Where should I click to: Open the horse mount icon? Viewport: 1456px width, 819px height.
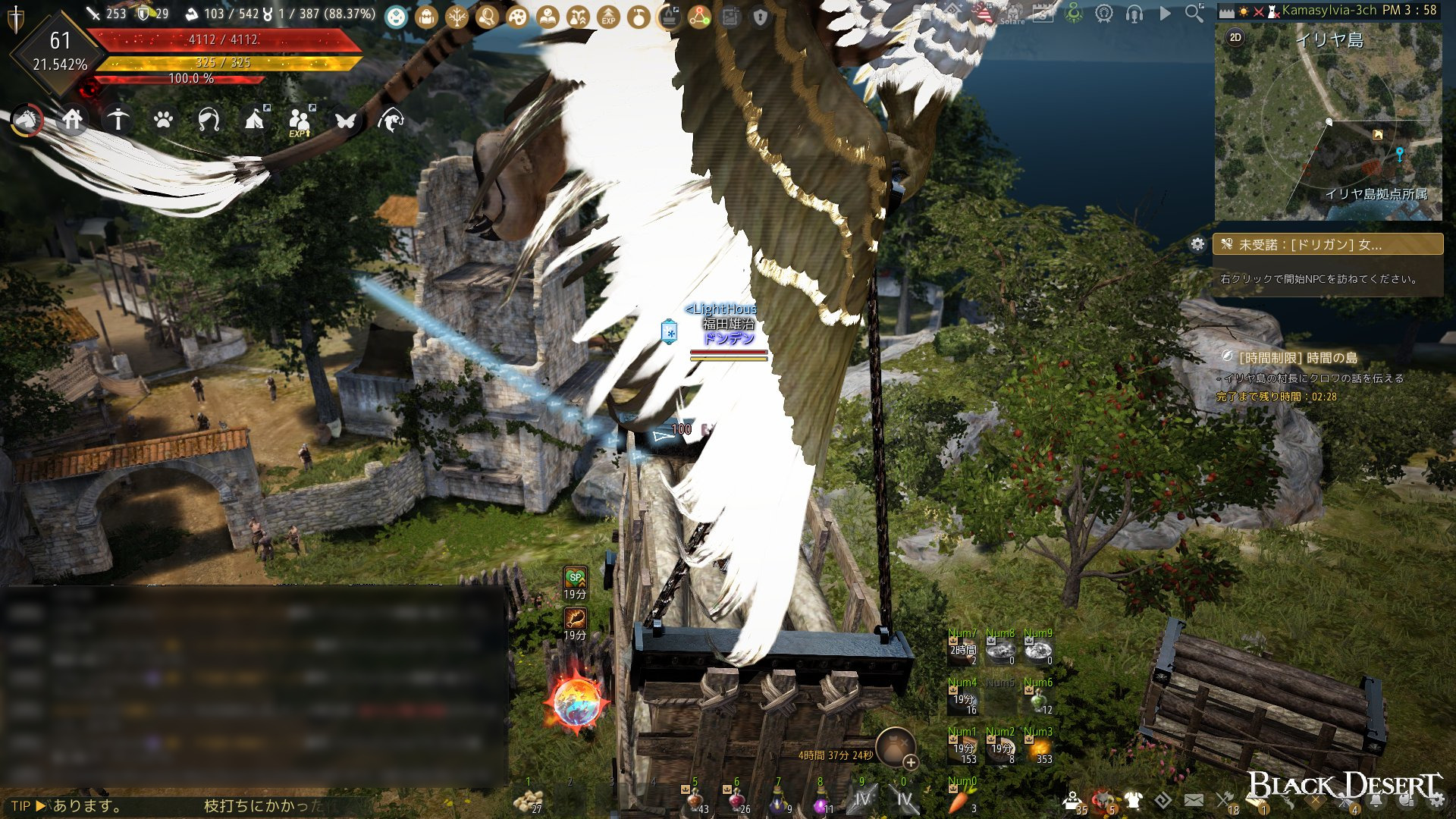point(27,120)
